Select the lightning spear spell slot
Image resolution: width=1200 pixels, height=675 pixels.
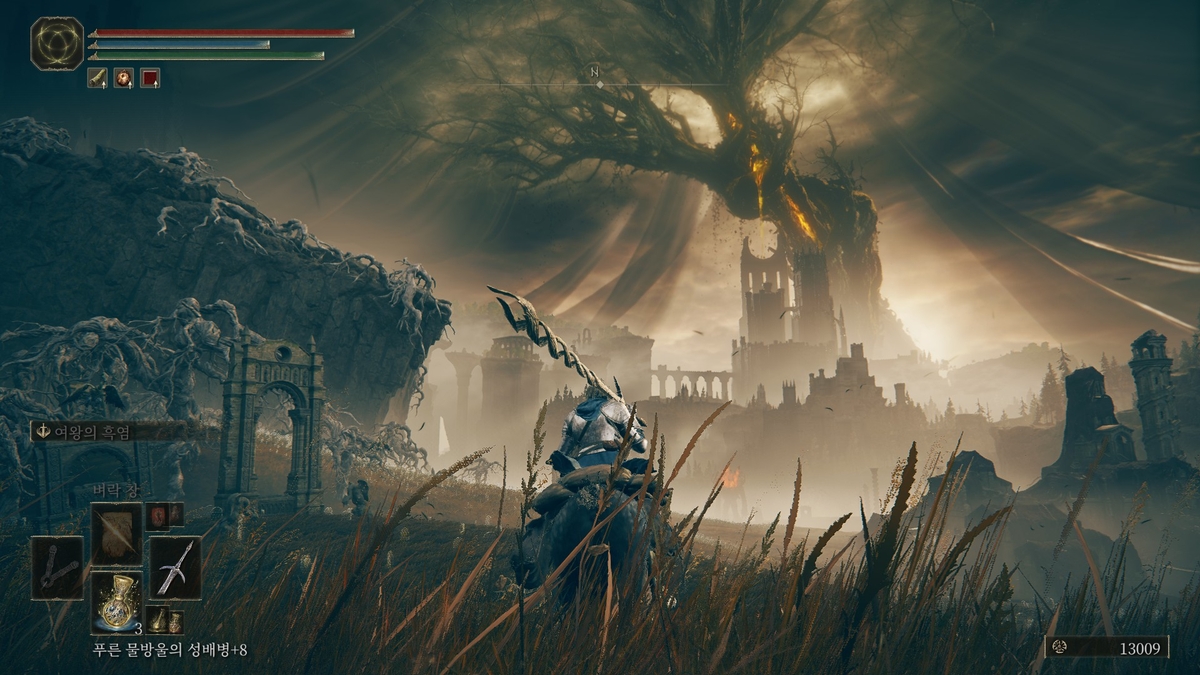tap(117, 533)
